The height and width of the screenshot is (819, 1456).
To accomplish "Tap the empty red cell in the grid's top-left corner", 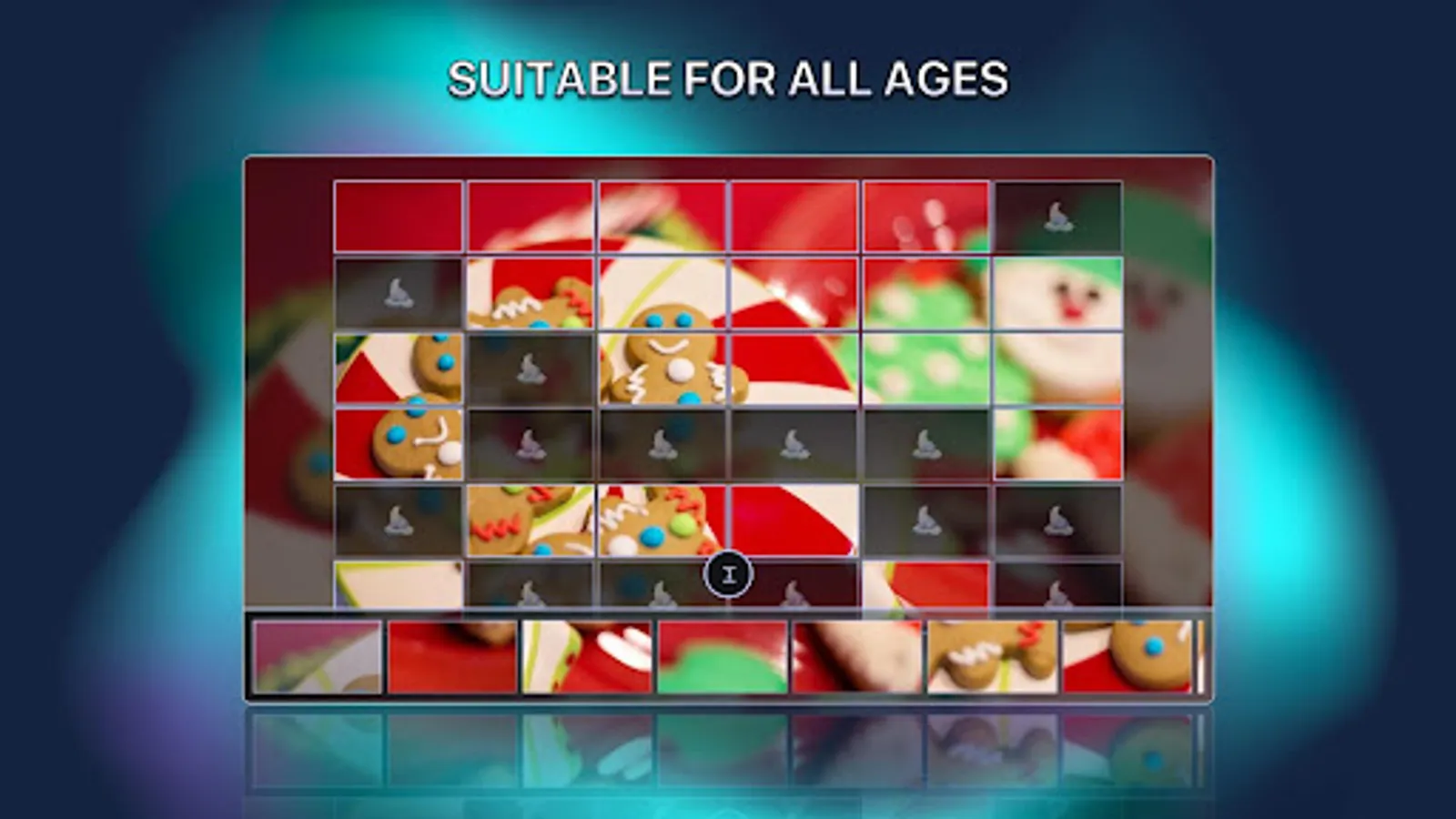I will (399, 217).
